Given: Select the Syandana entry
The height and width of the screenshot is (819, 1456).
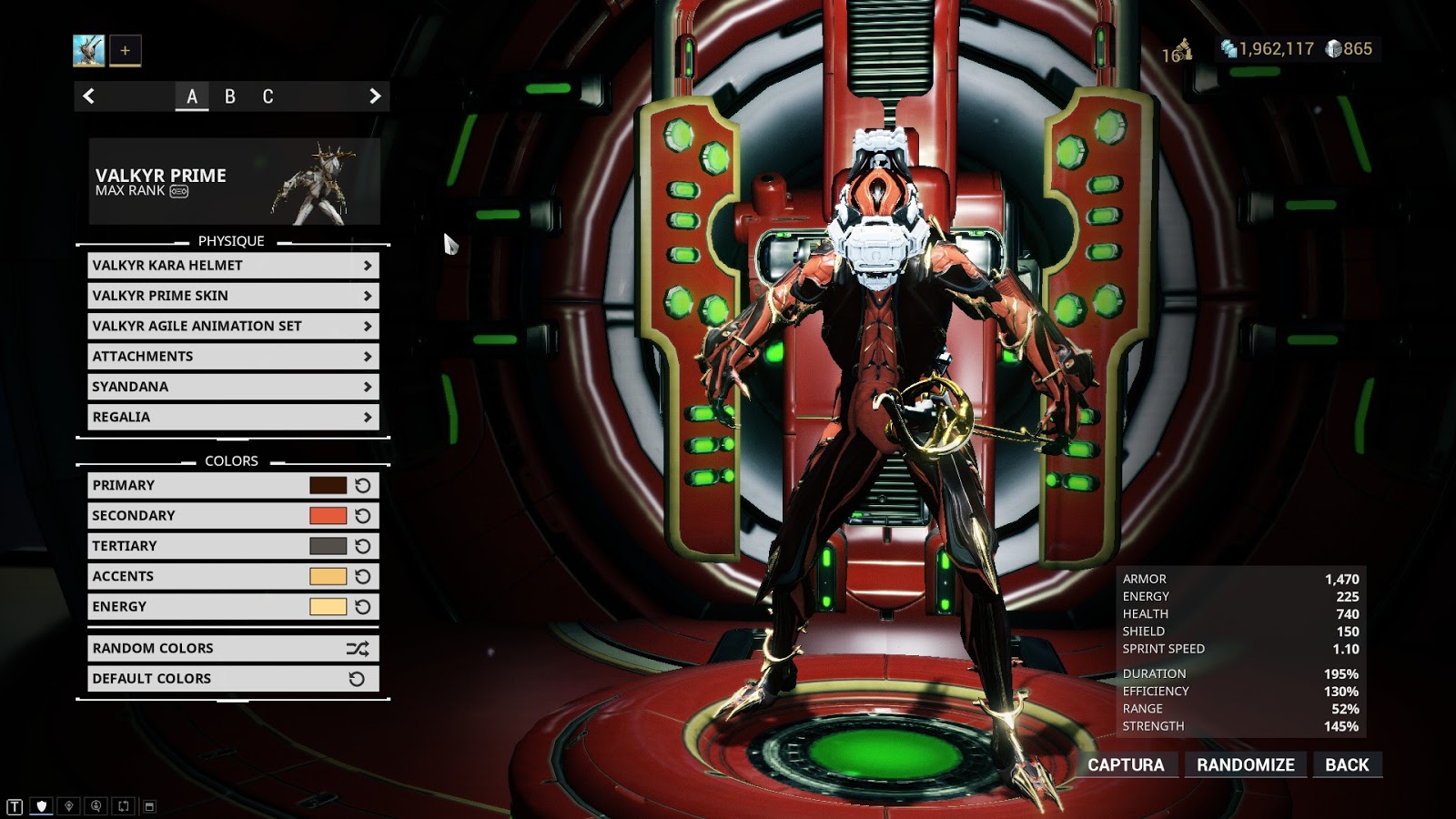Looking at the screenshot, I should coord(233,387).
